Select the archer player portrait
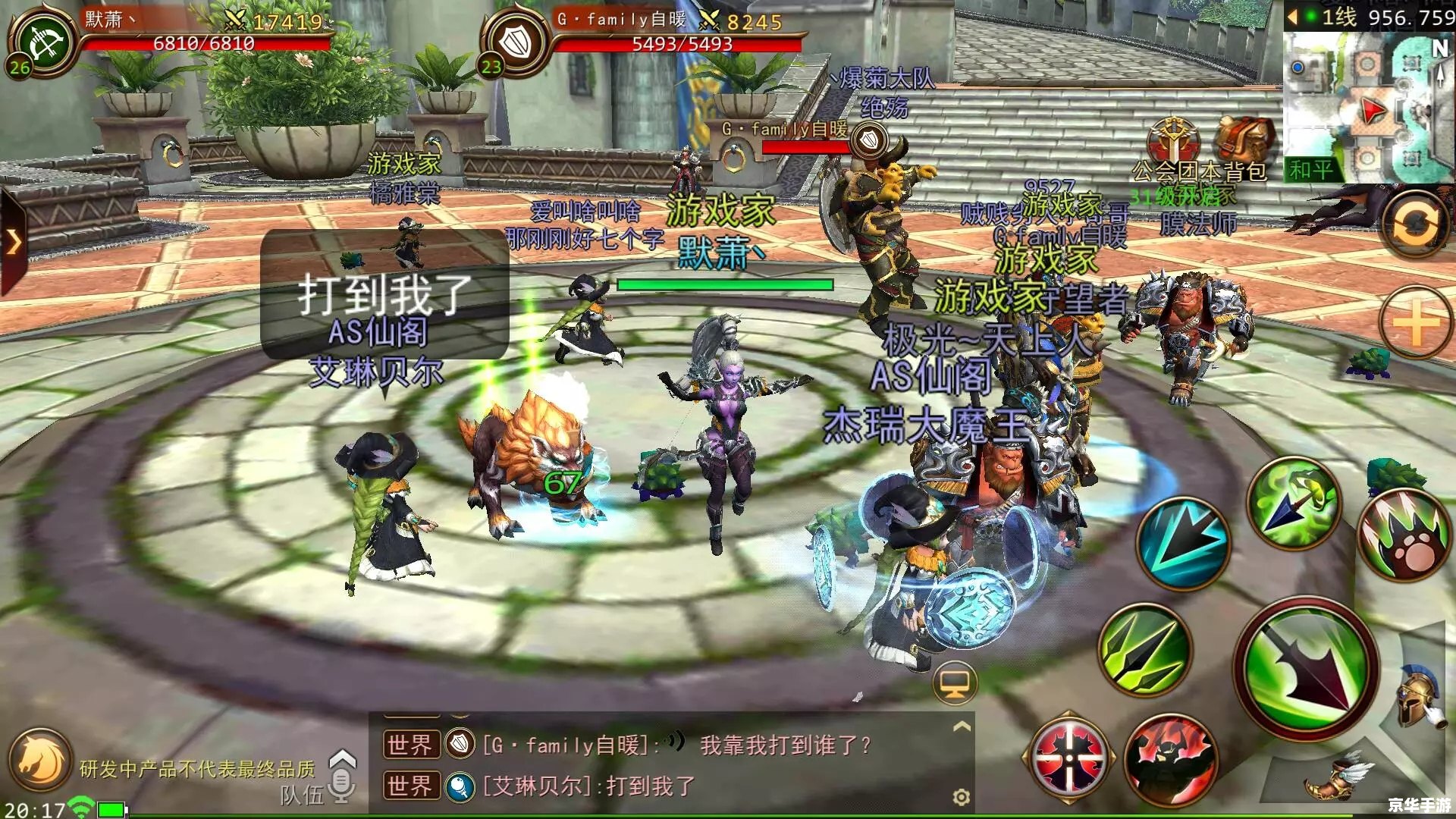 [x=44, y=43]
